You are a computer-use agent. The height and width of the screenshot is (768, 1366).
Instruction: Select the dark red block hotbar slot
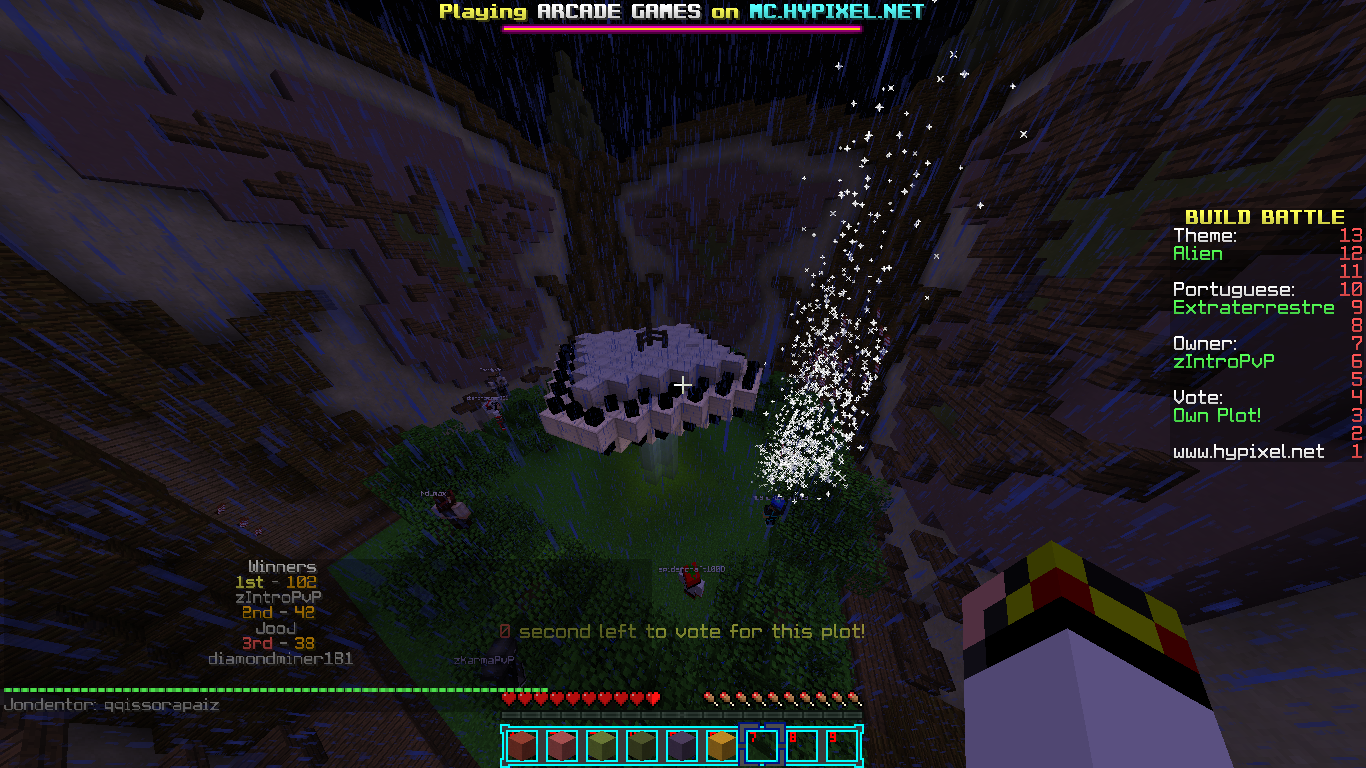point(520,745)
